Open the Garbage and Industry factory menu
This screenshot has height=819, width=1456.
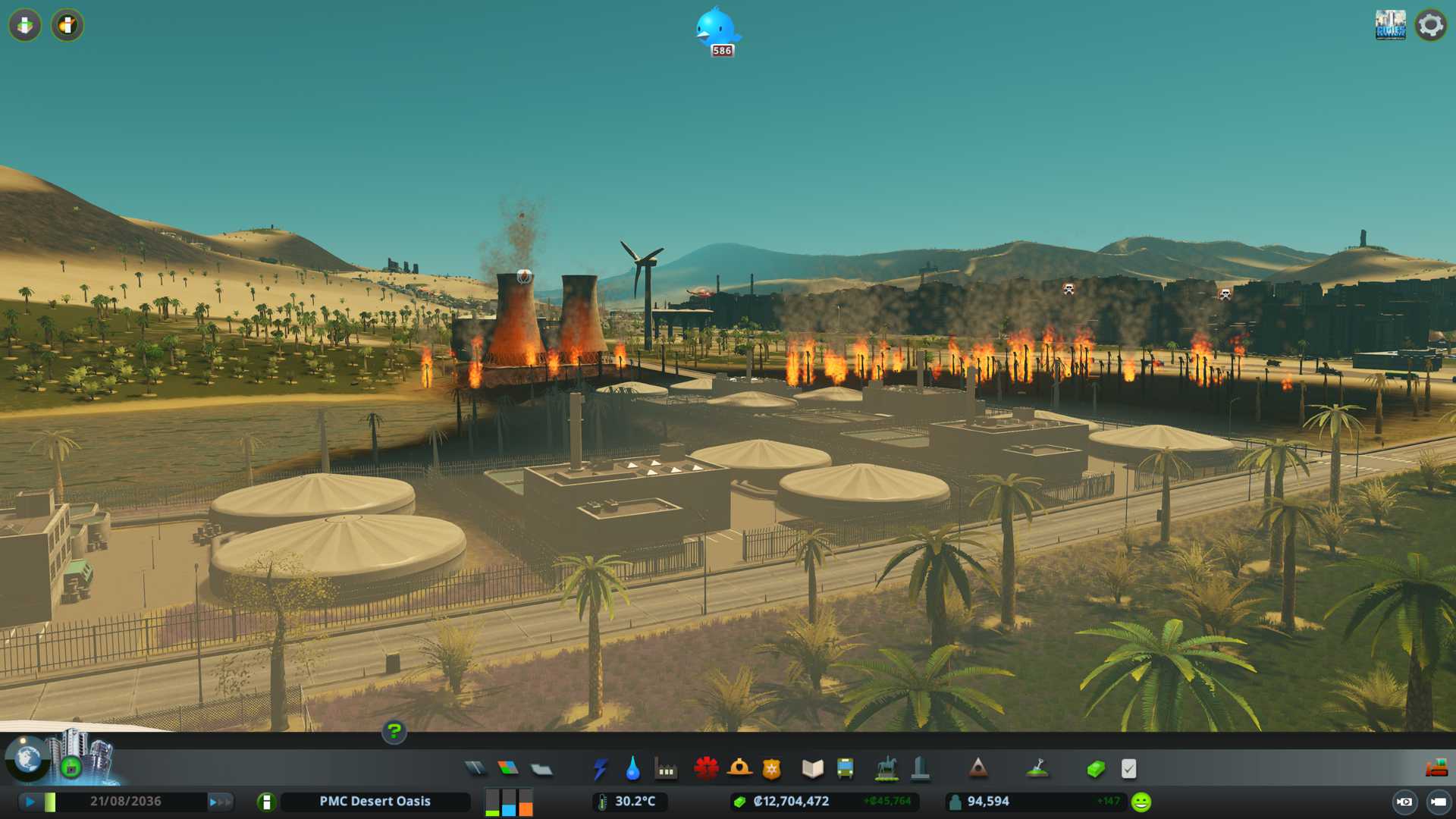666,769
